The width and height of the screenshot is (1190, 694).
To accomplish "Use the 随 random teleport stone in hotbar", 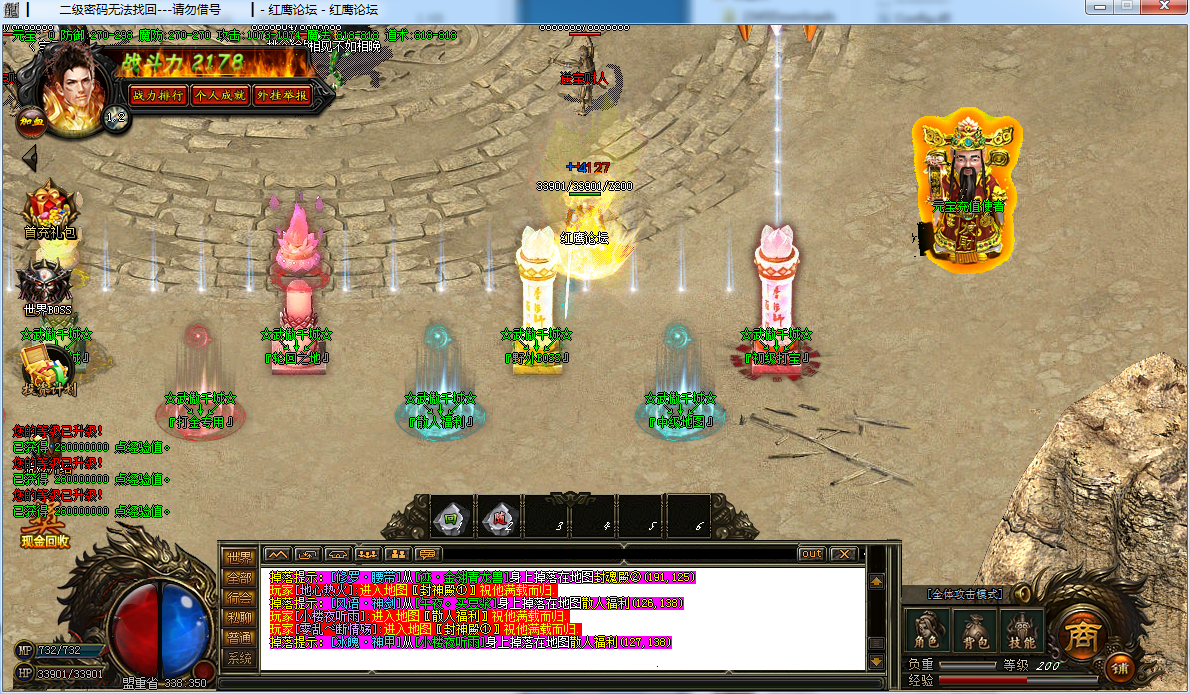I will (x=498, y=518).
